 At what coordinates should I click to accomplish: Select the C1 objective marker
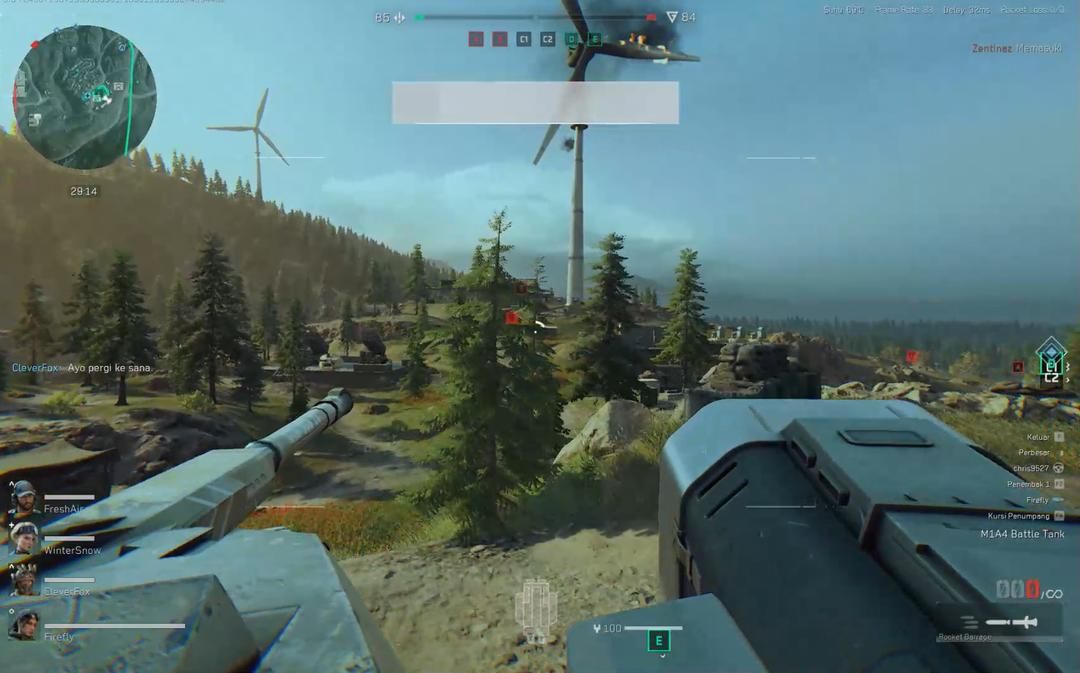click(524, 39)
